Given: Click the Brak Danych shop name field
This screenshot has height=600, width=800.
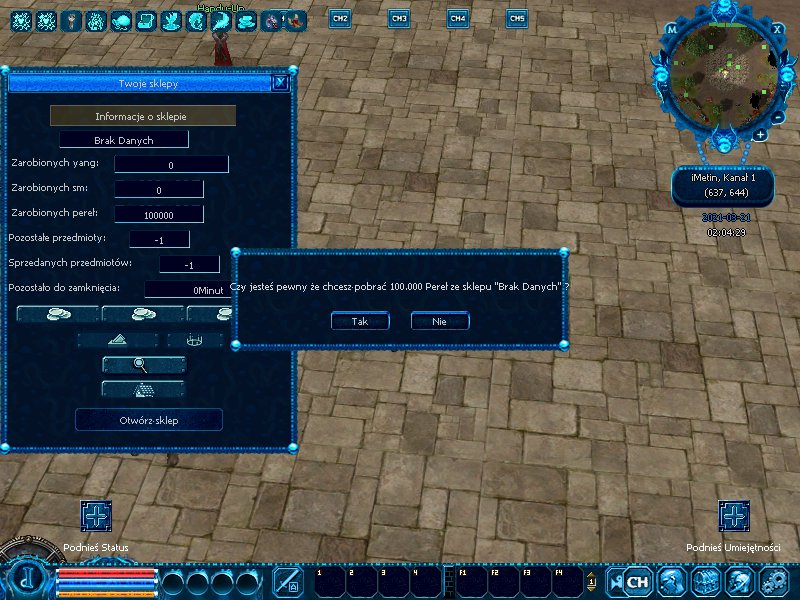Looking at the screenshot, I should 124,140.
